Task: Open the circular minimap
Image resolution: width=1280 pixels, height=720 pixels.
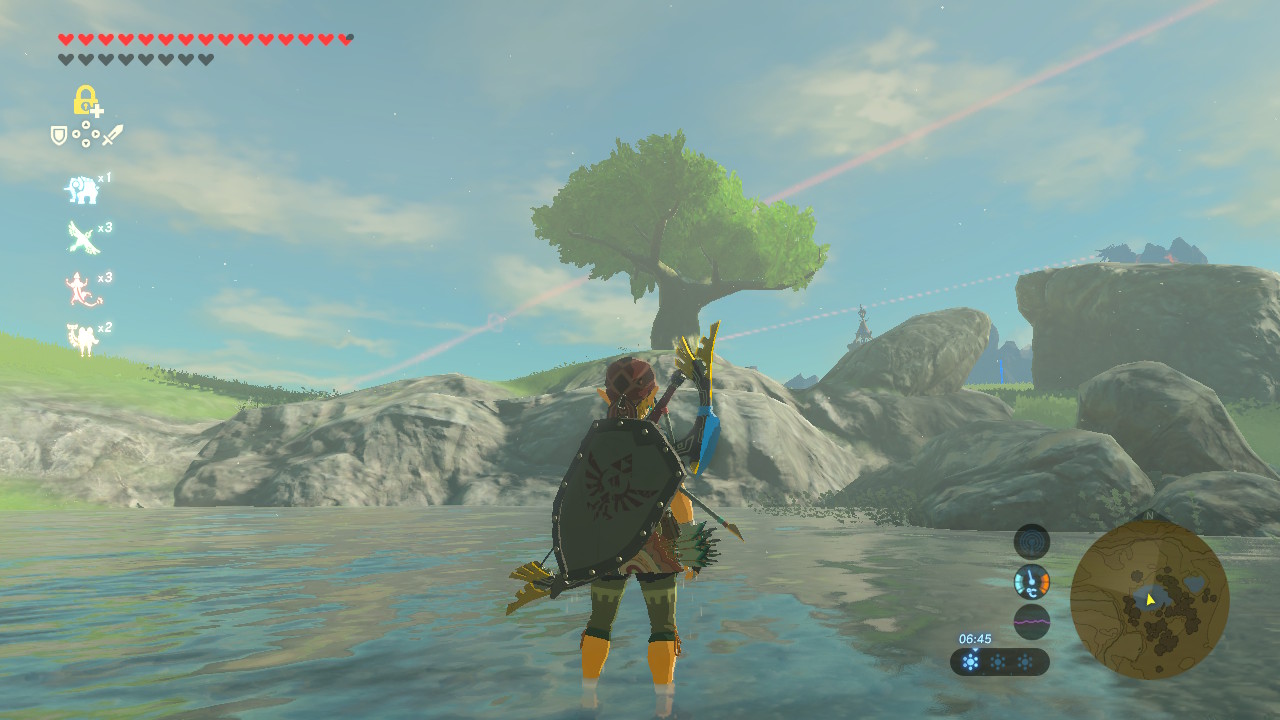Action: point(1149,599)
